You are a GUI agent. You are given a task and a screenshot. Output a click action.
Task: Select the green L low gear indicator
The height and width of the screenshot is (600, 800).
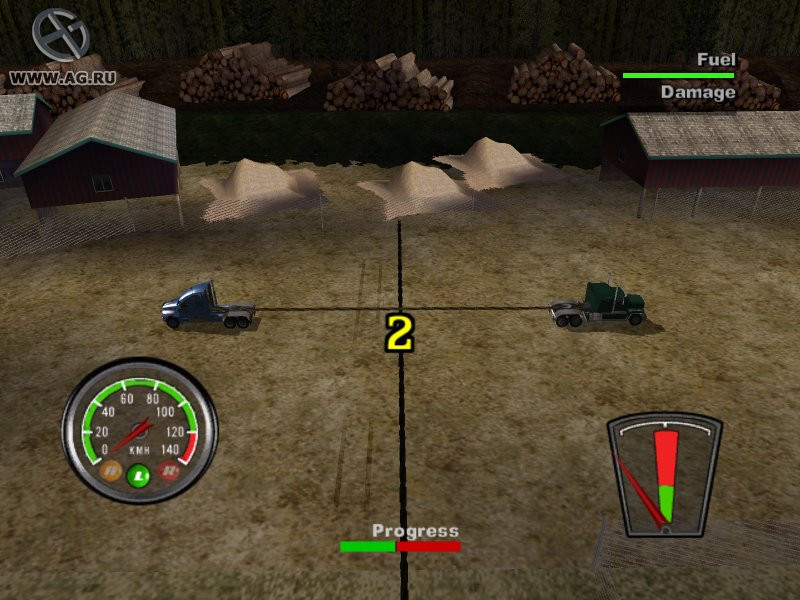[139, 475]
